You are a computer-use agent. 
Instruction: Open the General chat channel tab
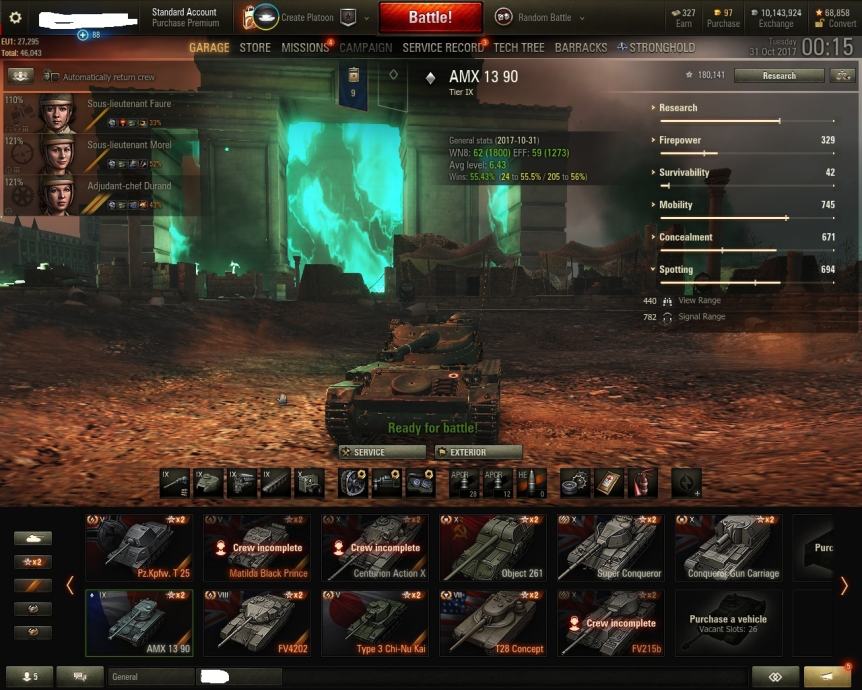click(x=150, y=677)
